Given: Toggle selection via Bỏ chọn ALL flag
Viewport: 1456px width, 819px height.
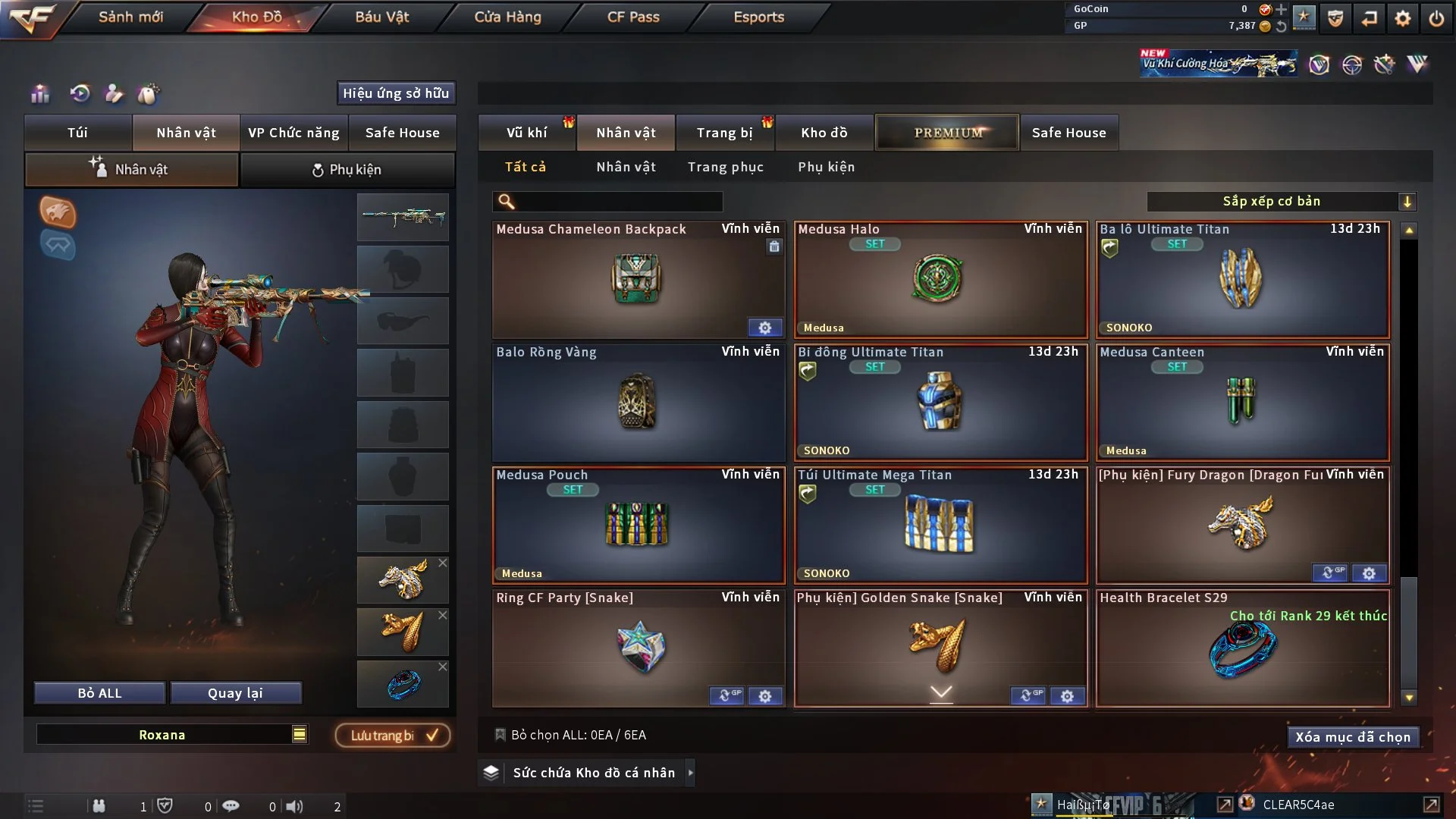Looking at the screenshot, I should coord(500,735).
